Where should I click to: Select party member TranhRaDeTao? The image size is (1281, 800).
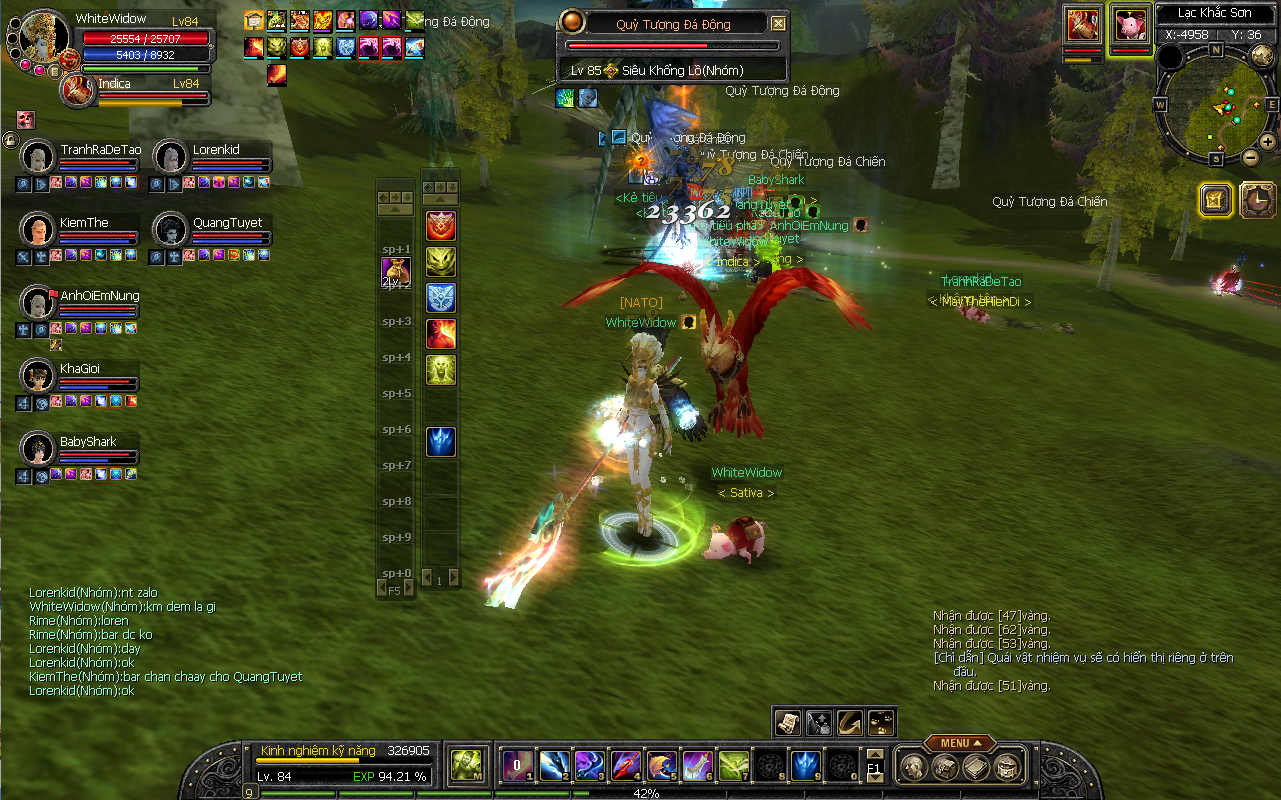[x=38, y=157]
